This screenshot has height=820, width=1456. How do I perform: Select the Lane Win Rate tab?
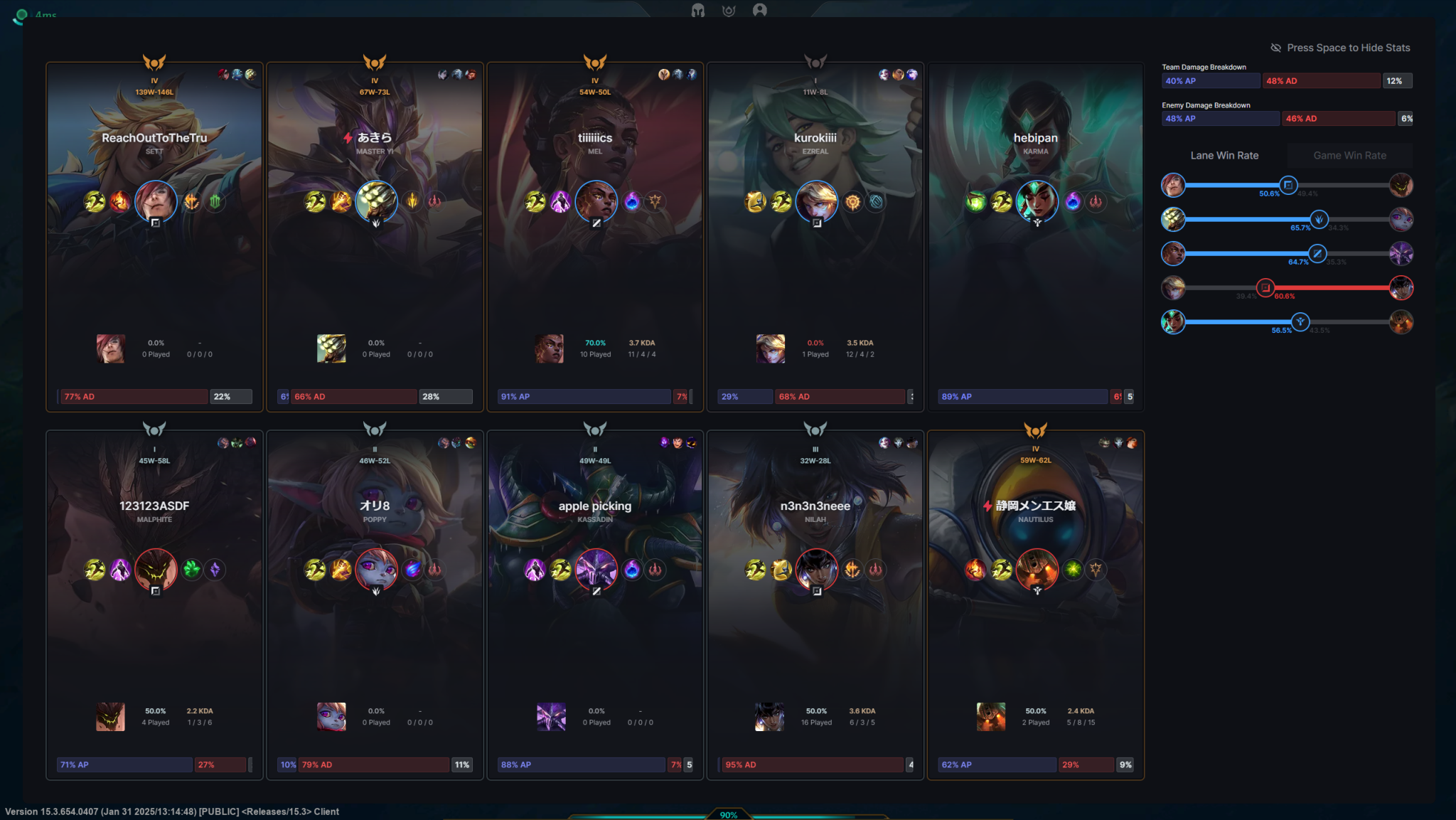click(1224, 155)
